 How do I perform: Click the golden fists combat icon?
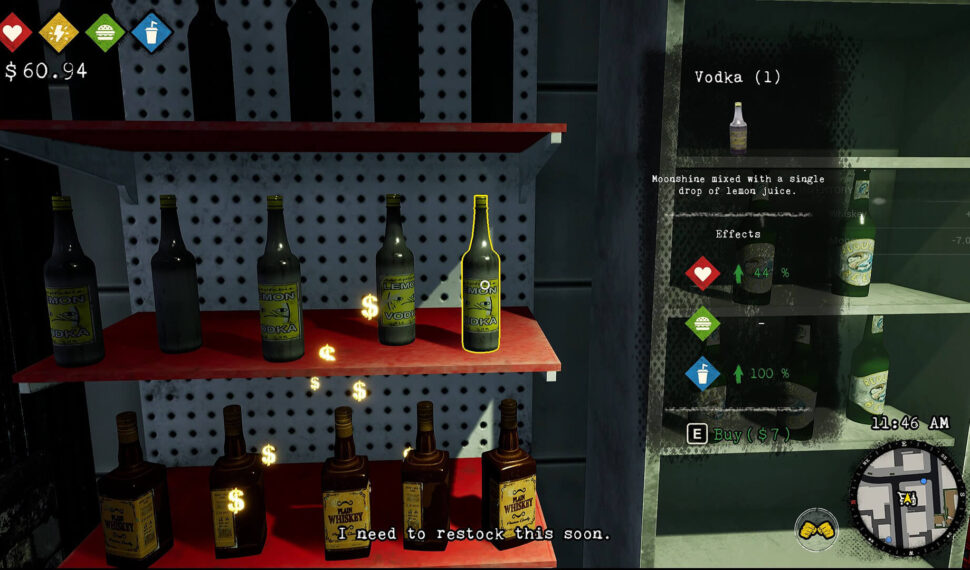pyautogui.click(x=817, y=529)
